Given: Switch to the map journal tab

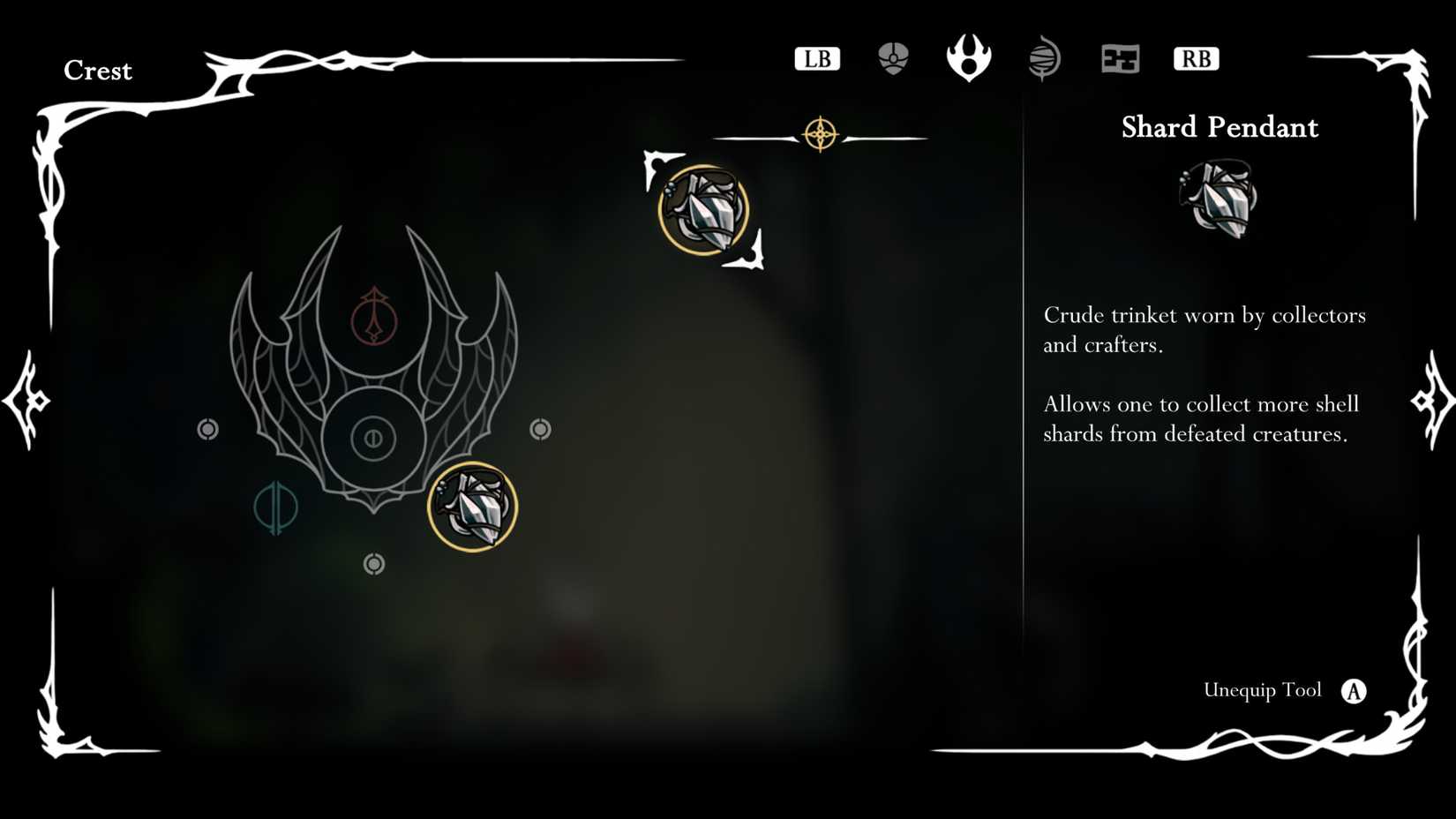Looking at the screenshot, I should coord(1120,57).
